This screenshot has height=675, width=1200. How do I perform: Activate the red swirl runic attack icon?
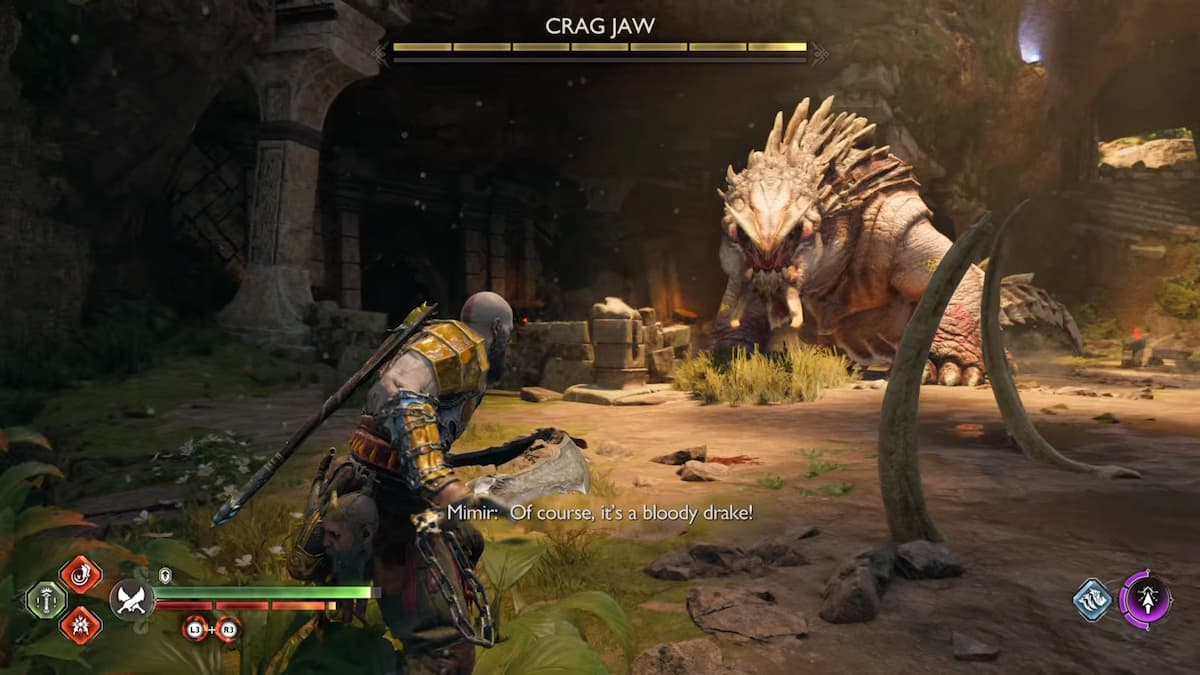(x=80, y=574)
